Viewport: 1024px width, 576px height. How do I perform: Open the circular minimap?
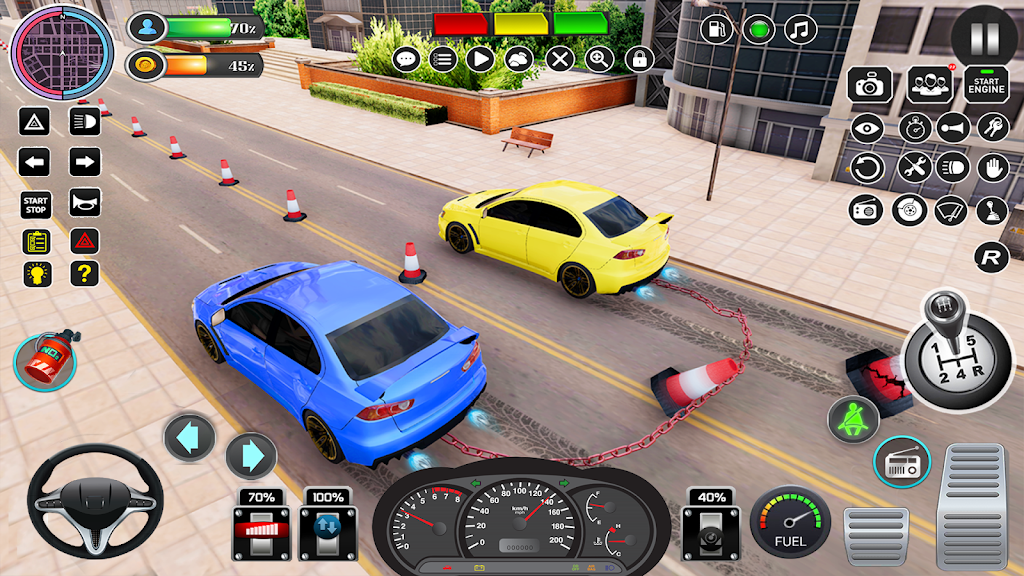pyautogui.click(x=48, y=50)
